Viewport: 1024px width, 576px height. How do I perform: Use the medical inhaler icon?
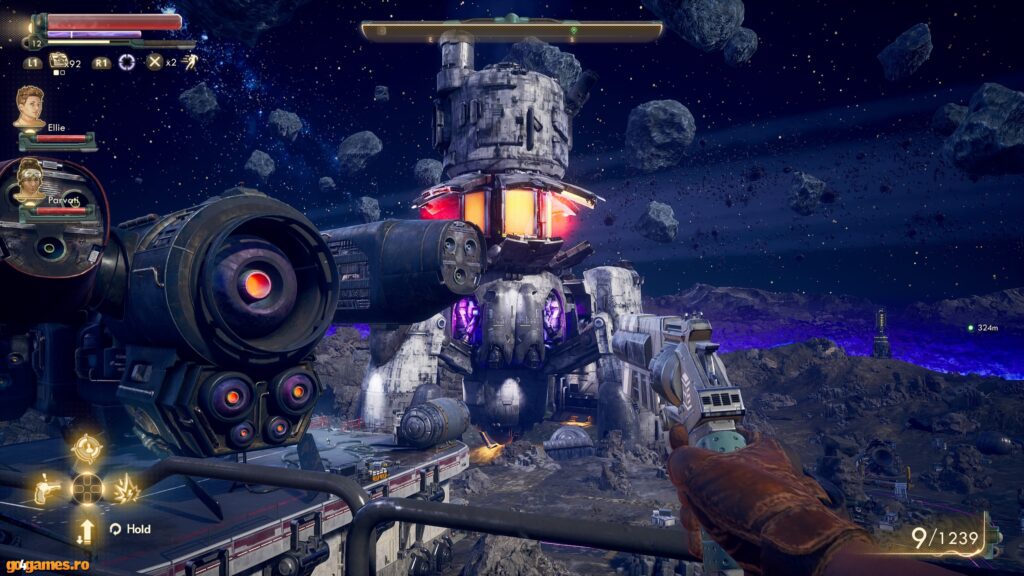58,63
